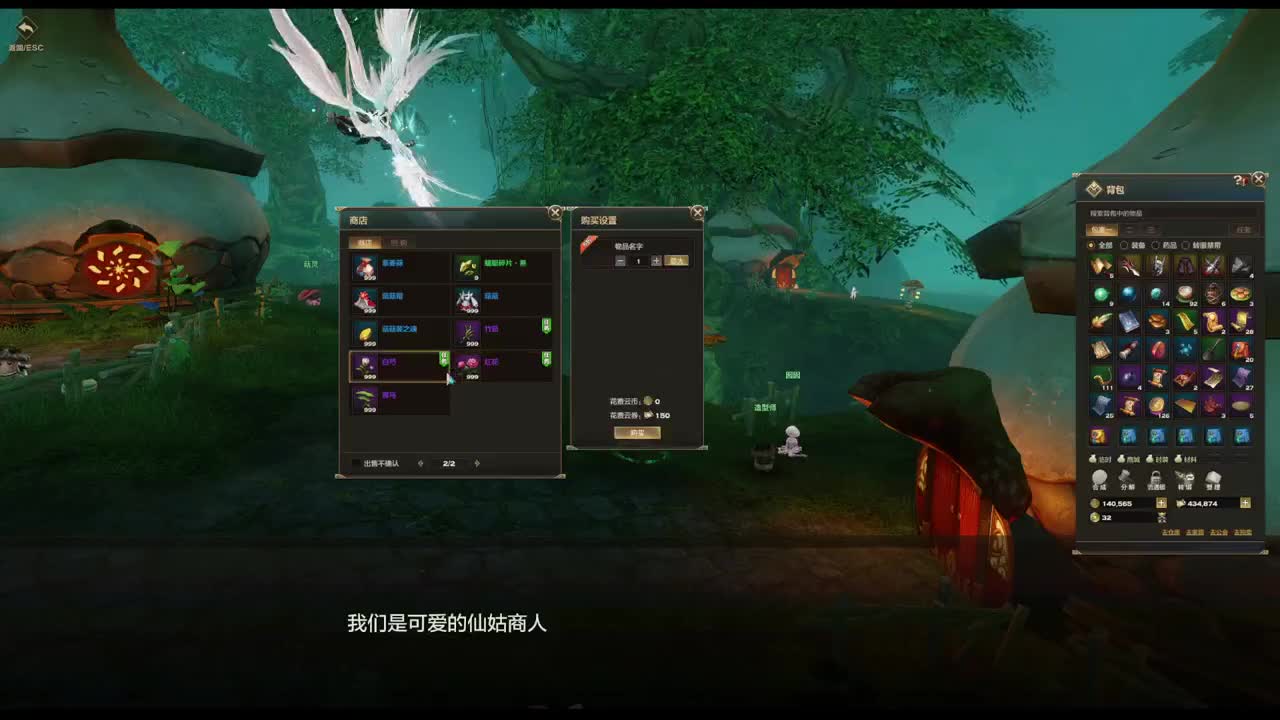Click the 购买 button to confirm purchase
Image resolution: width=1280 pixels, height=720 pixels.
pyautogui.click(x=637, y=433)
